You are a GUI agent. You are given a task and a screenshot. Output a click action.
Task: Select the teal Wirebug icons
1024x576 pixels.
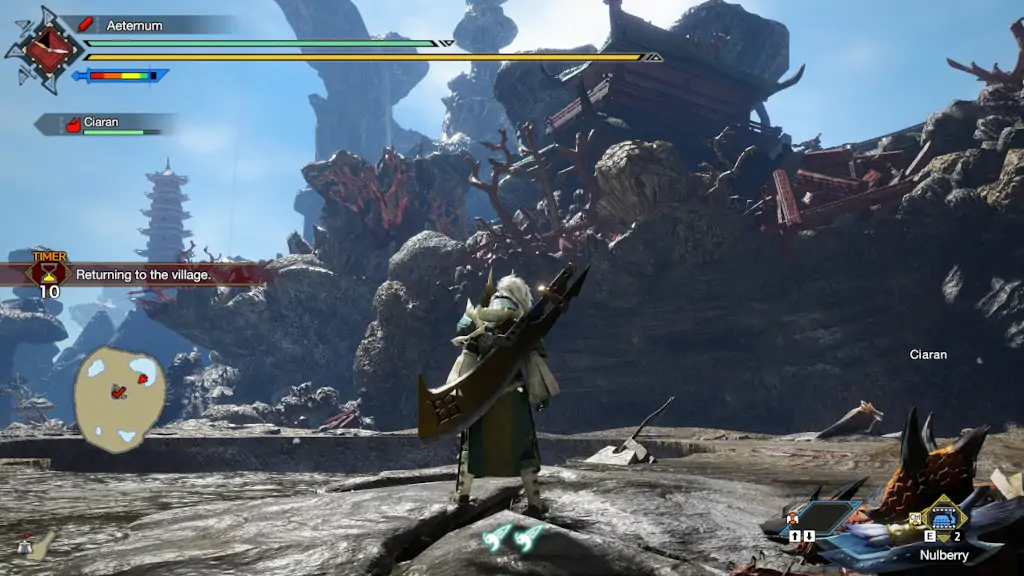pos(514,538)
